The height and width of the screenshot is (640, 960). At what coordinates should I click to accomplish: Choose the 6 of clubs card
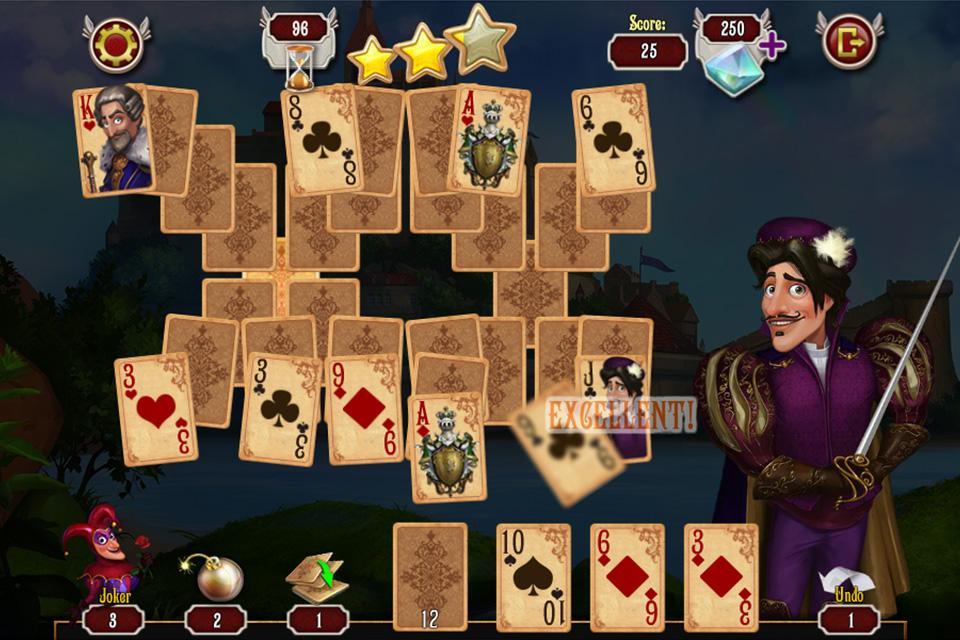click(613, 139)
